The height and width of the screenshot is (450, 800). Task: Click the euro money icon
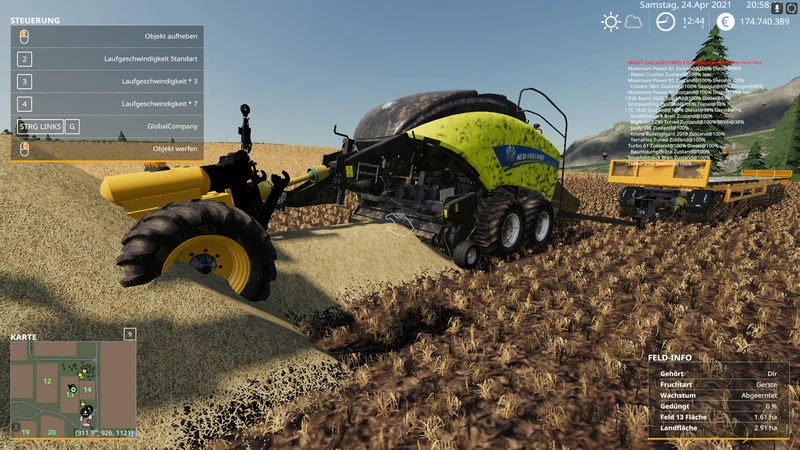click(724, 21)
